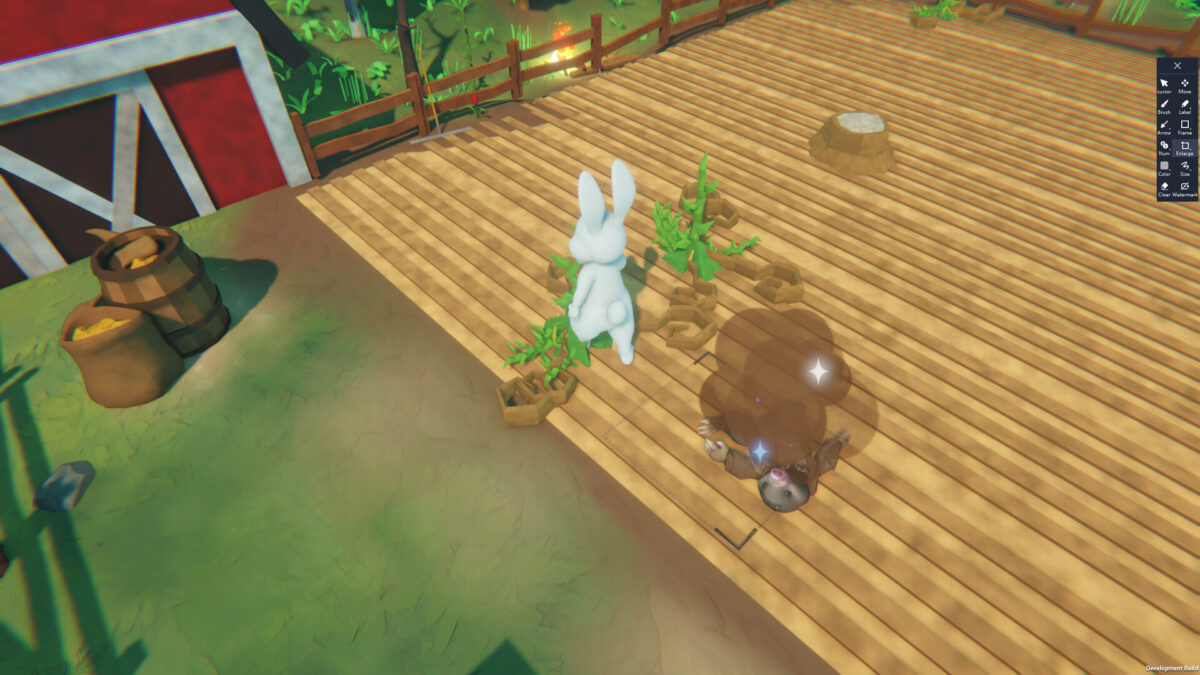Viewport: 1200px width, 675px height.
Task: Select the Arrow drawing tool
Action: coord(1165,125)
